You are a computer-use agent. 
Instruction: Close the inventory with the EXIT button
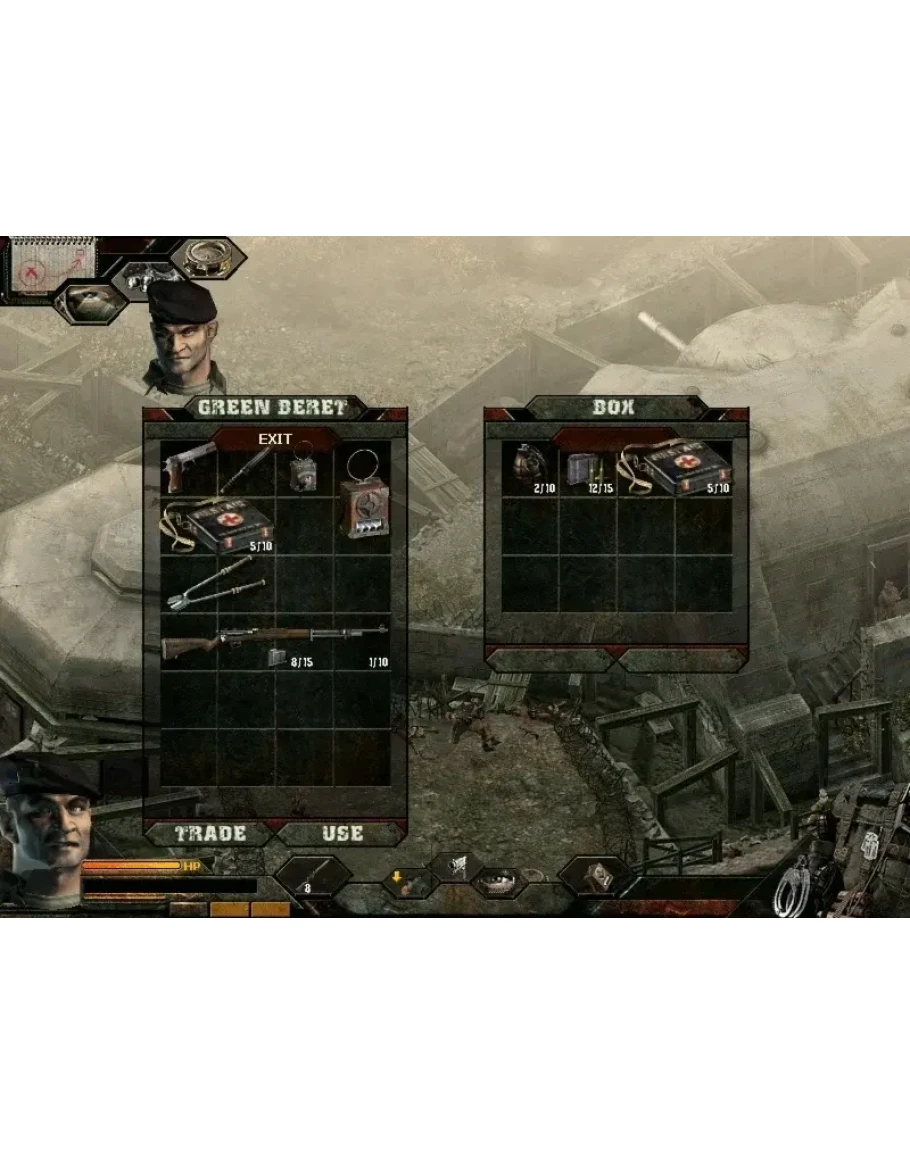coord(275,439)
